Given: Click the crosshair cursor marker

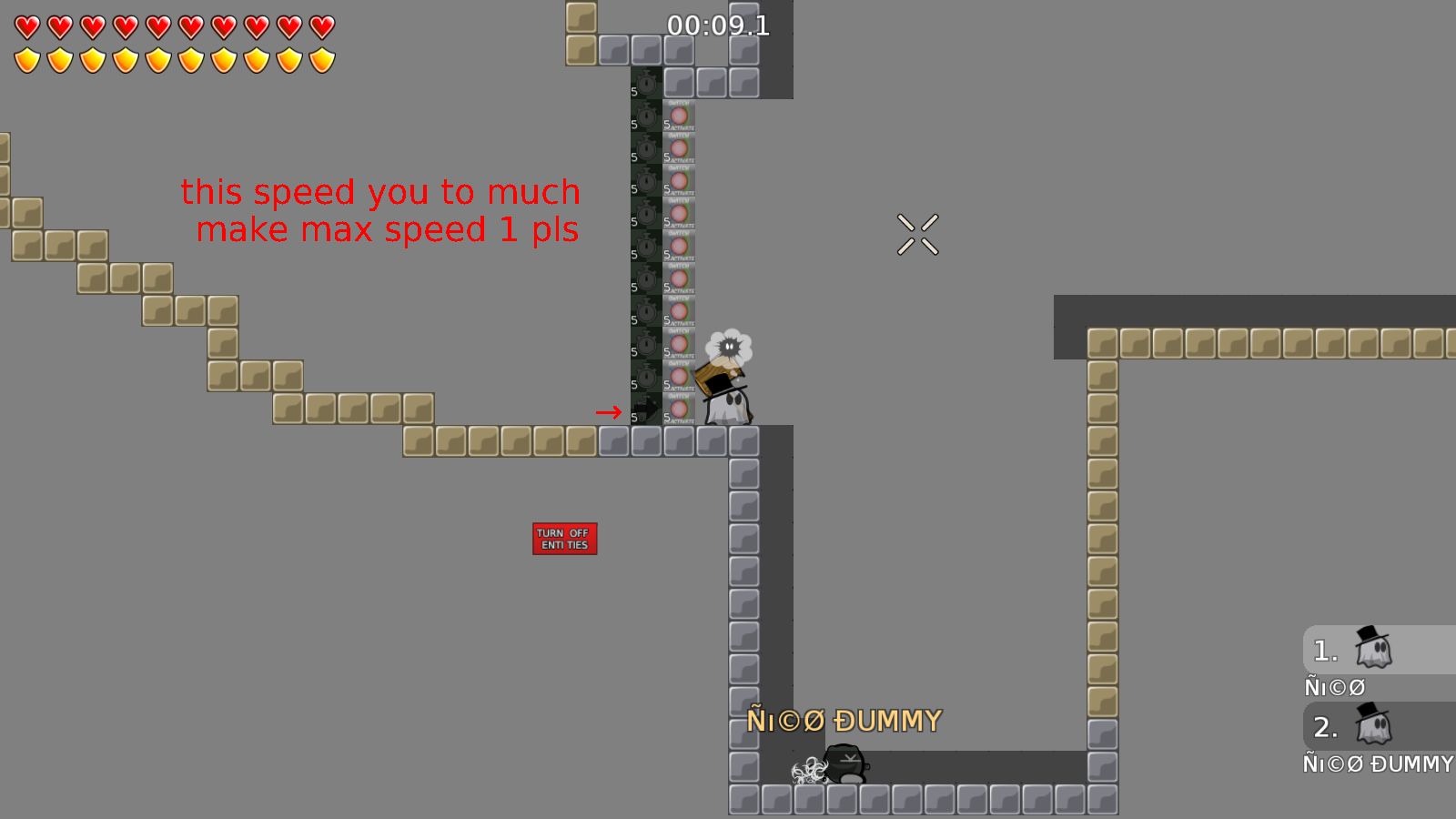Looking at the screenshot, I should click(917, 233).
